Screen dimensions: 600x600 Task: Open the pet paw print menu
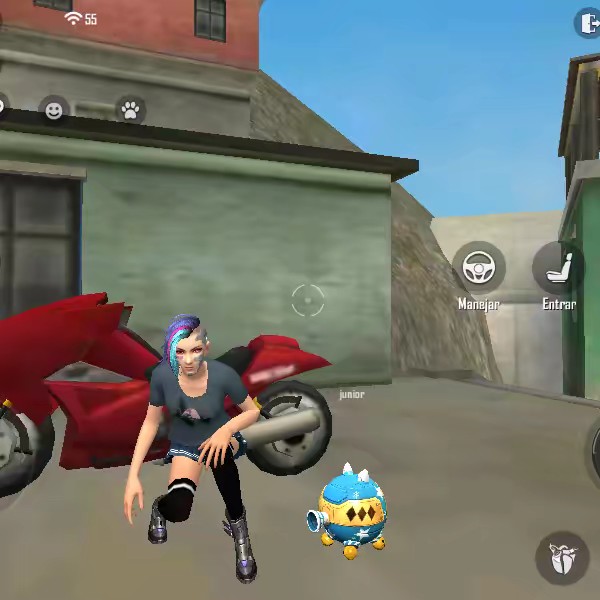(130, 110)
